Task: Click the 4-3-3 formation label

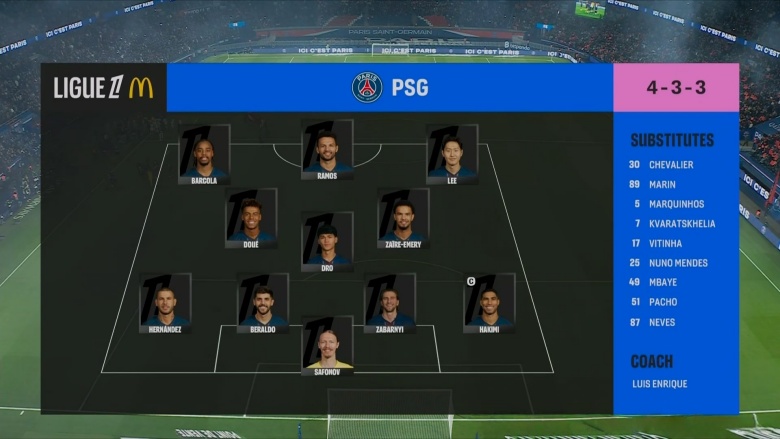Action: (x=676, y=87)
